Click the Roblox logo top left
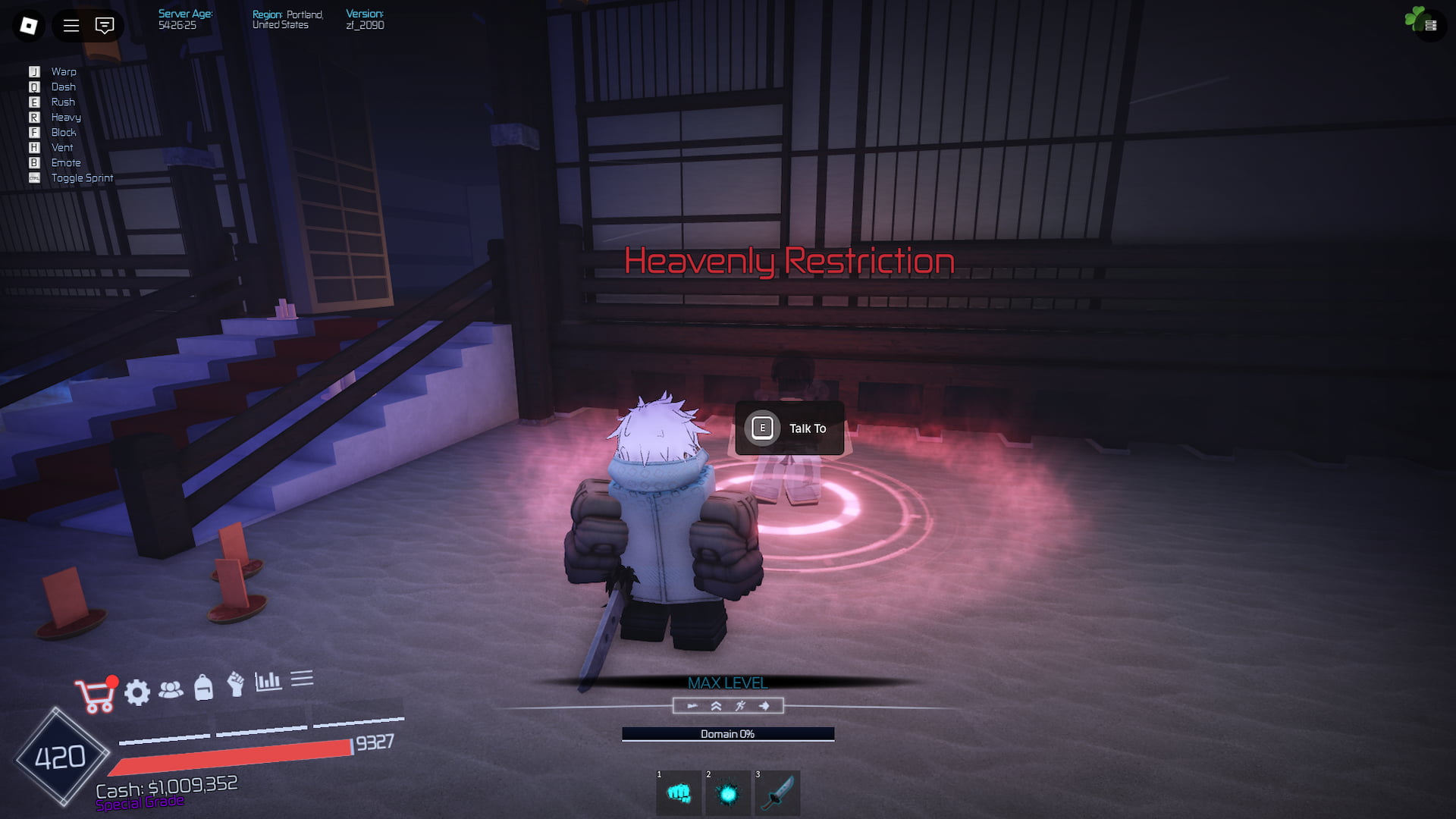Image resolution: width=1456 pixels, height=819 pixels. pyautogui.click(x=27, y=26)
